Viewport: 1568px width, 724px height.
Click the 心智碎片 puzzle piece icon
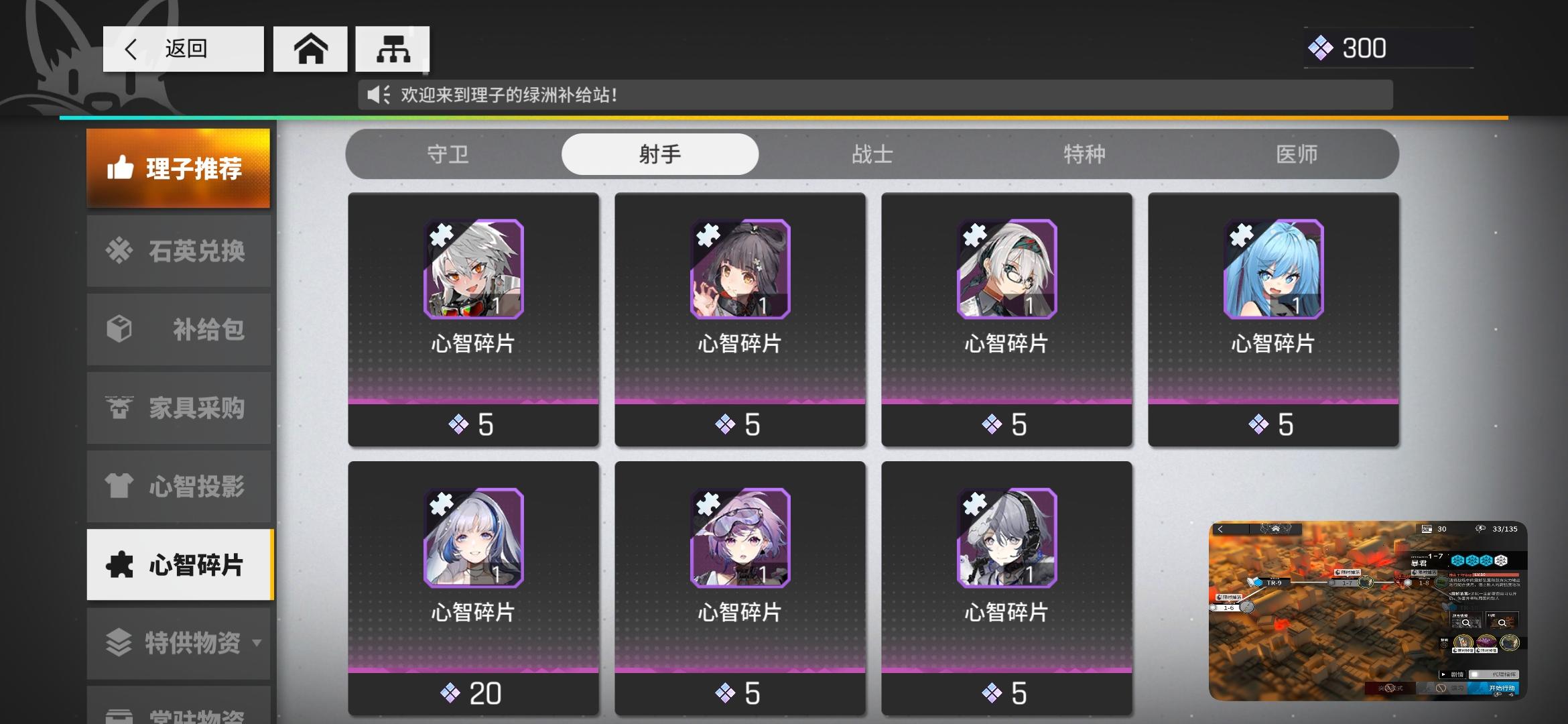(119, 564)
